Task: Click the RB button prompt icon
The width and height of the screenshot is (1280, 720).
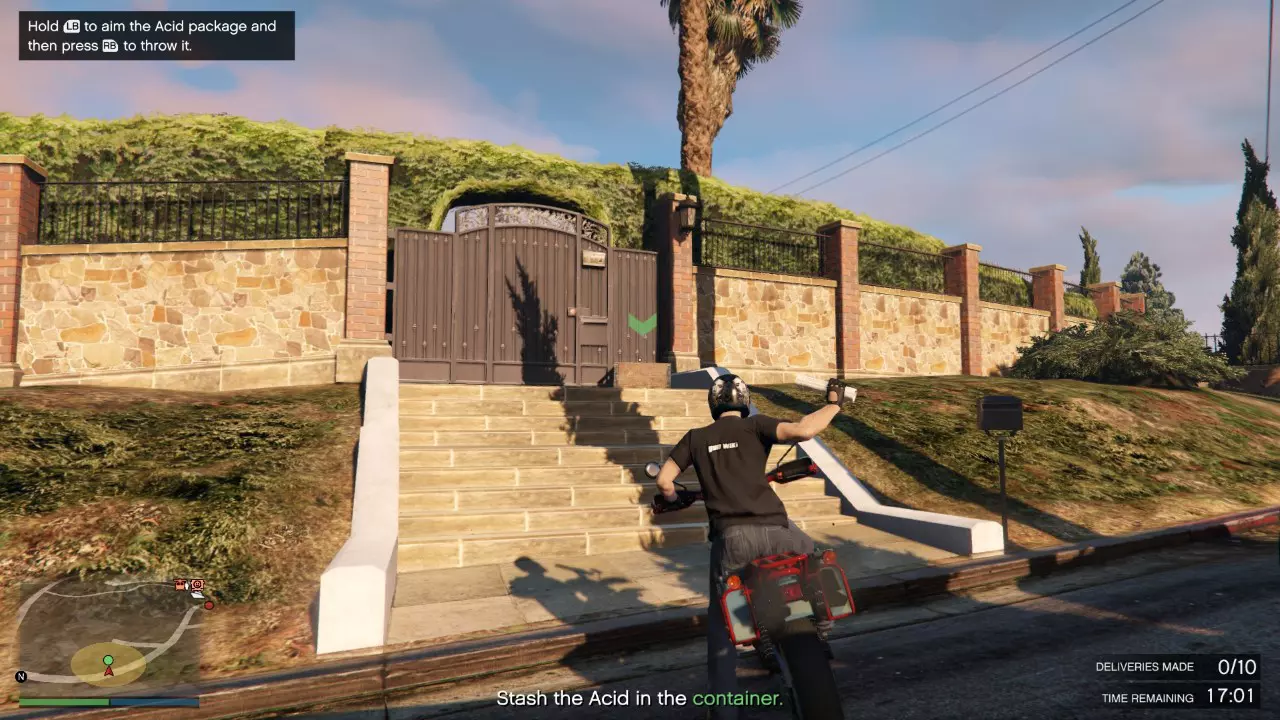Action: pyautogui.click(x=110, y=45)
